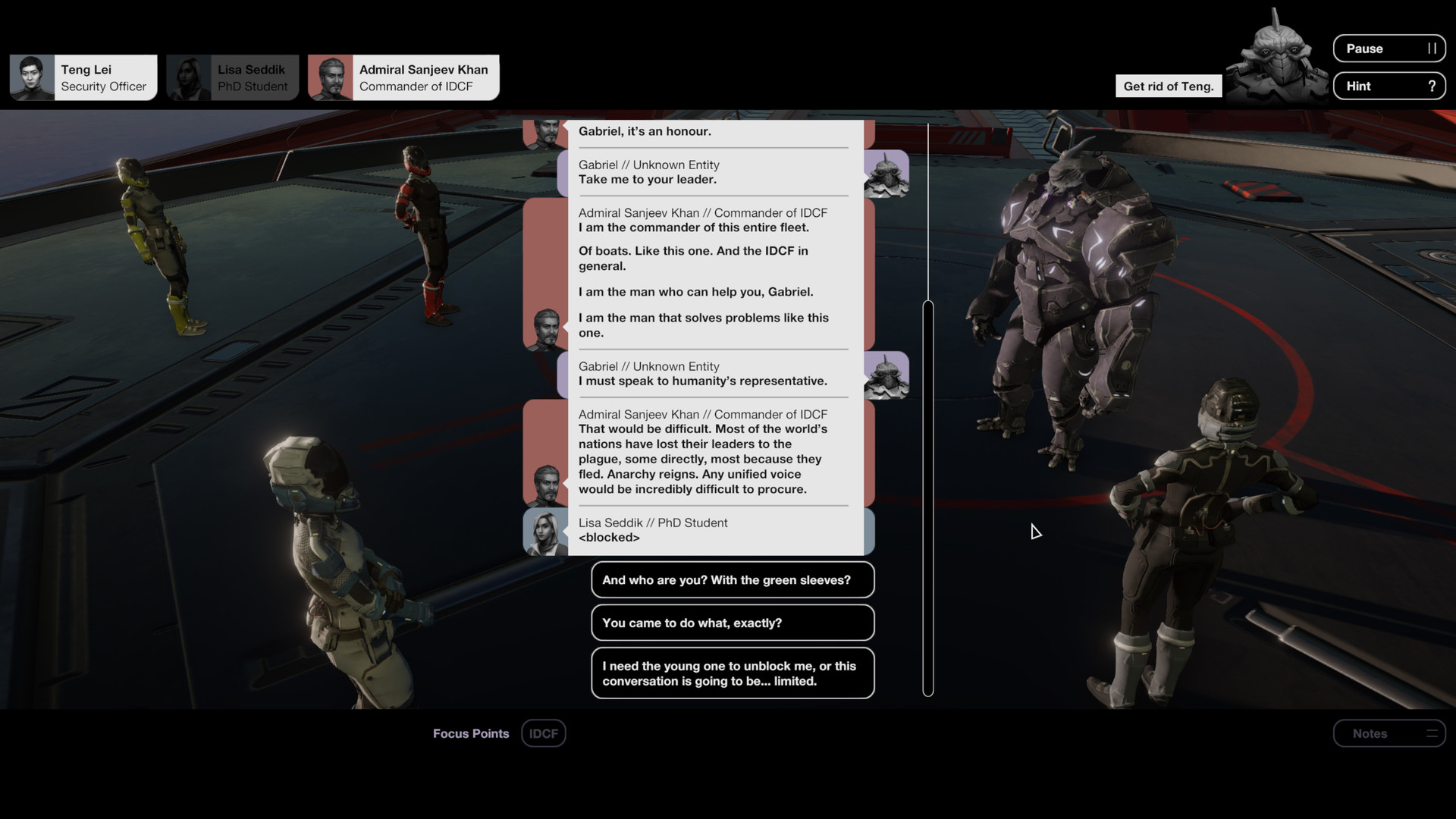The height and width of the screenshot is (819, 1456).
Task: Choose 'And who are you? With the green sleeves?'
Action: [x=732, y=579]
